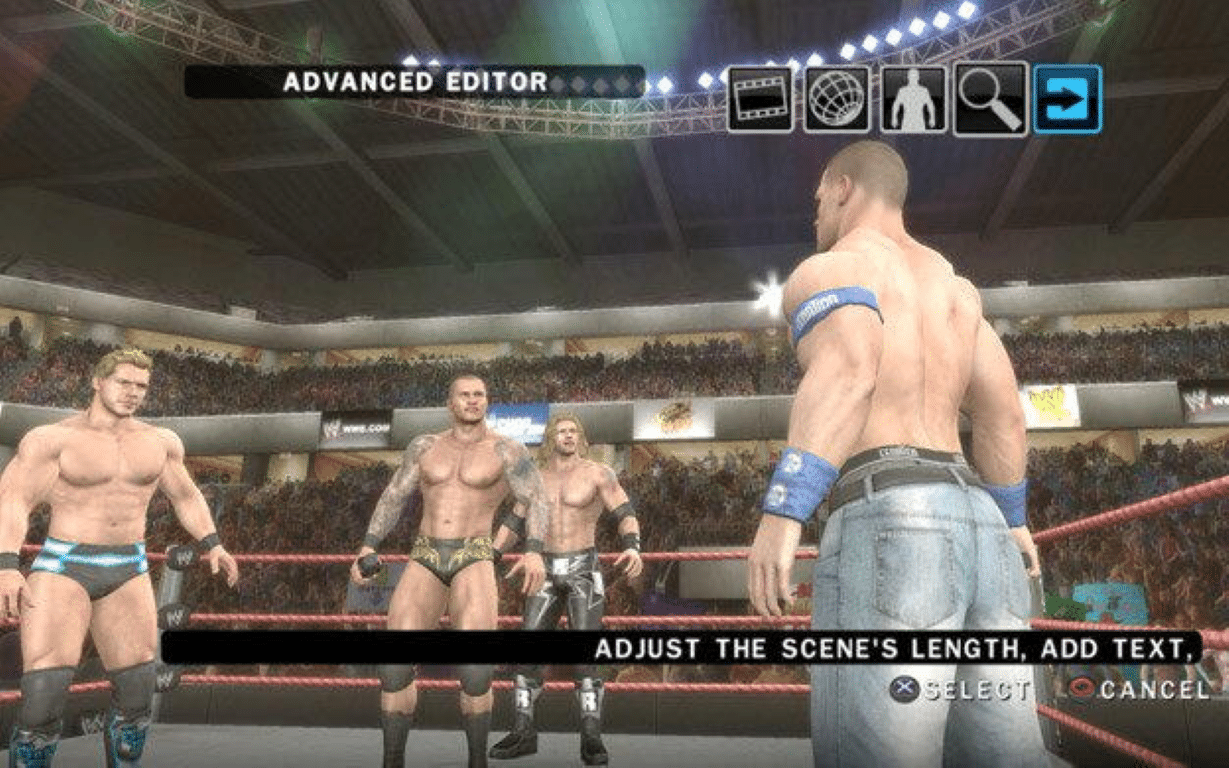
Task: Choose the wrestler silhouette character icon
Action: coord(913,99)
